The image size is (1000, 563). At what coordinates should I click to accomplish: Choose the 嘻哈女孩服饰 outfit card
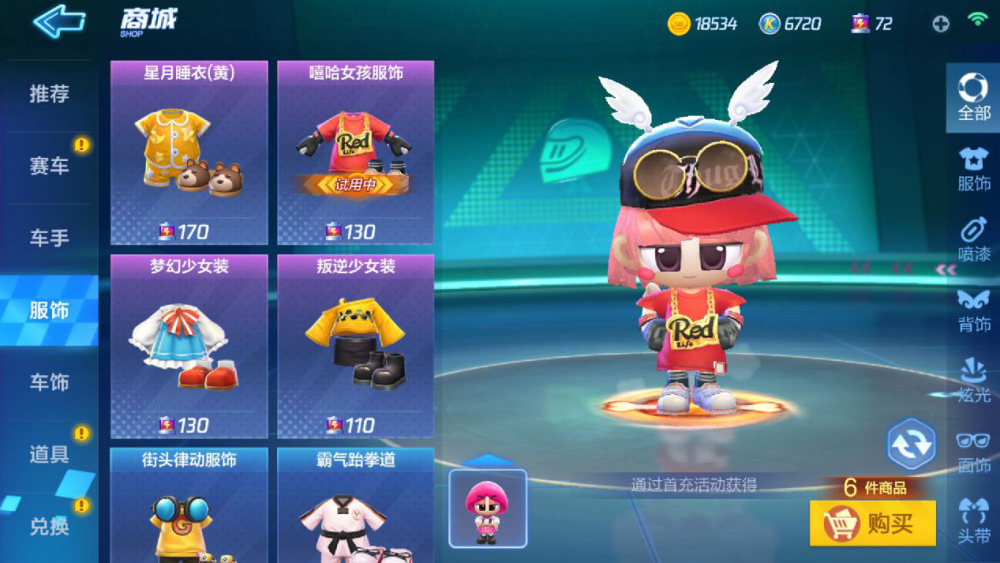[x=355, y=152]
